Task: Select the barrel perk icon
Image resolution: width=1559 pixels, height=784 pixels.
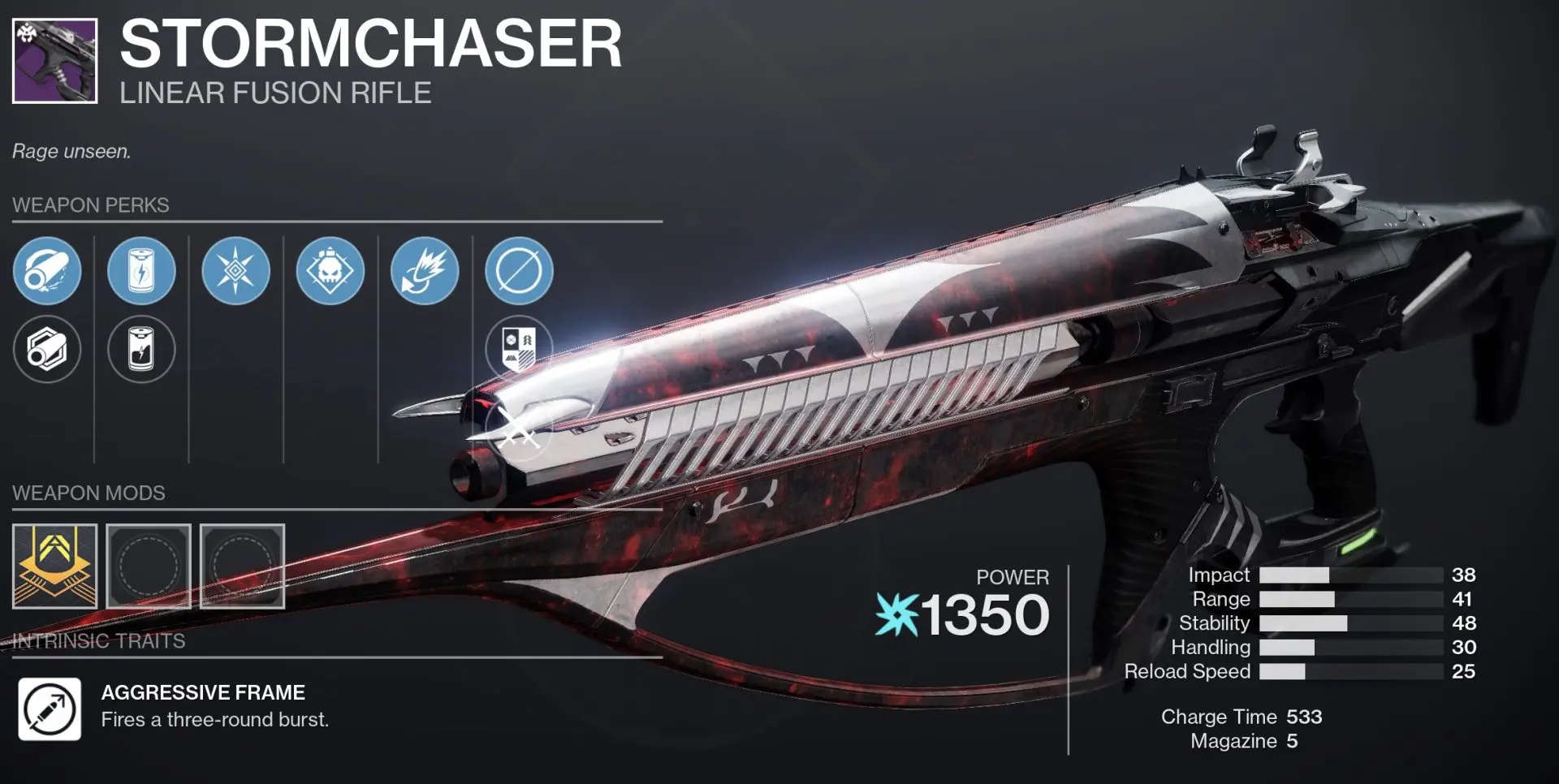Action: 47,273
